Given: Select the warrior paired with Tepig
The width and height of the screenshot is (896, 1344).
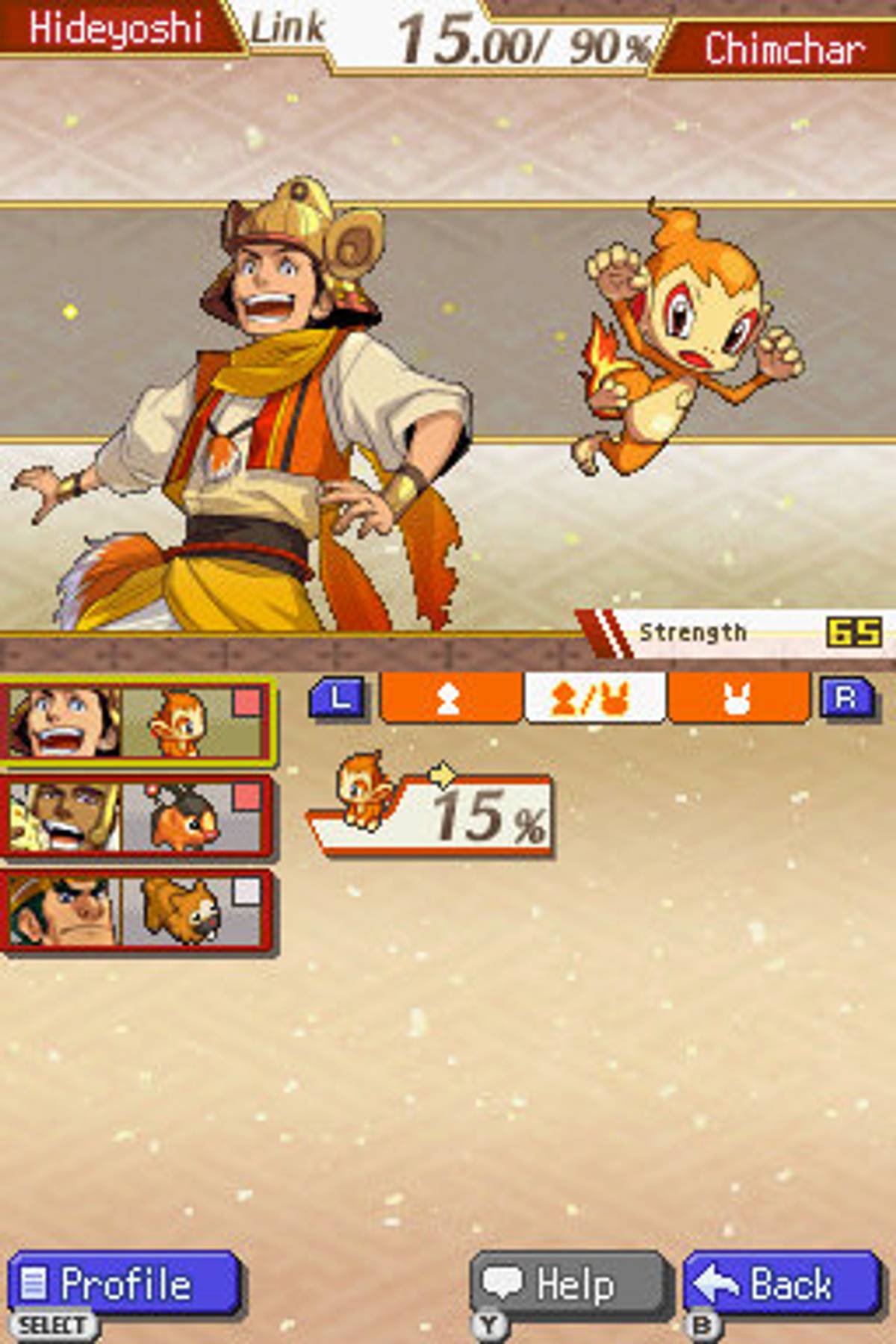Looking at the screenshot, I should click(138, 815).
